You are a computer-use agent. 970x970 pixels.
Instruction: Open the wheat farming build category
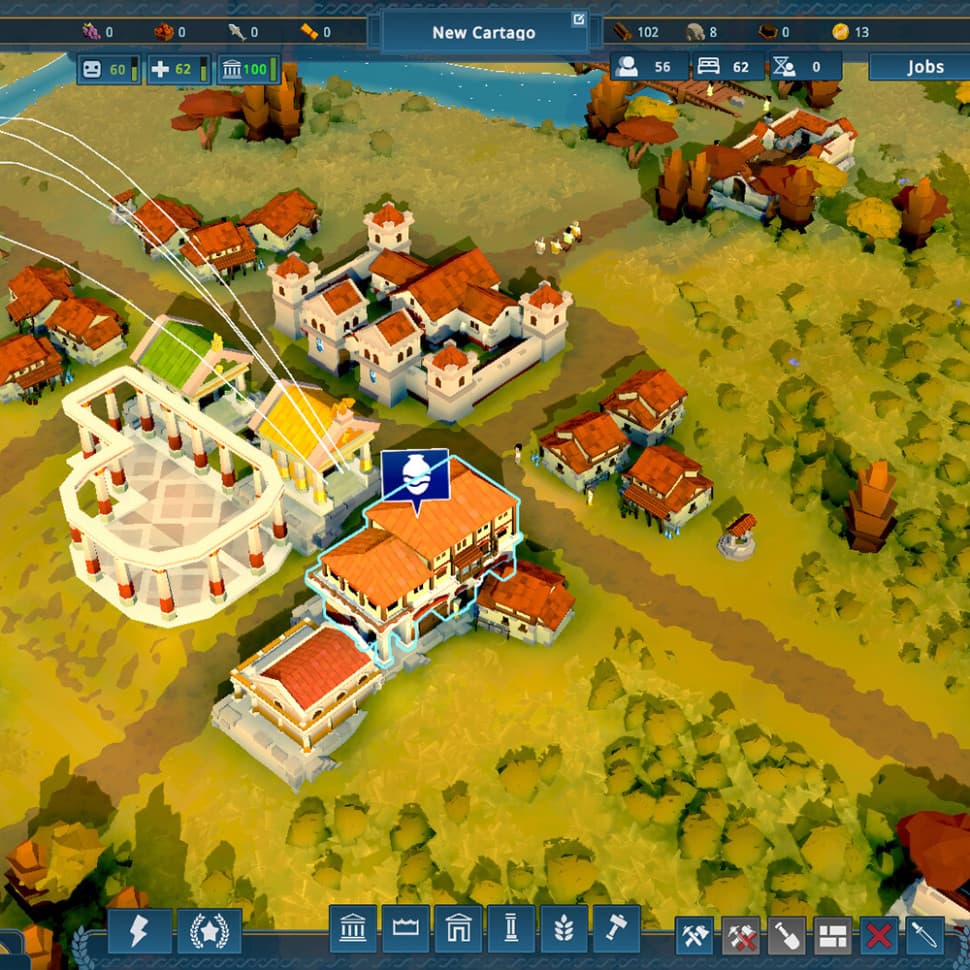point(563,930)
